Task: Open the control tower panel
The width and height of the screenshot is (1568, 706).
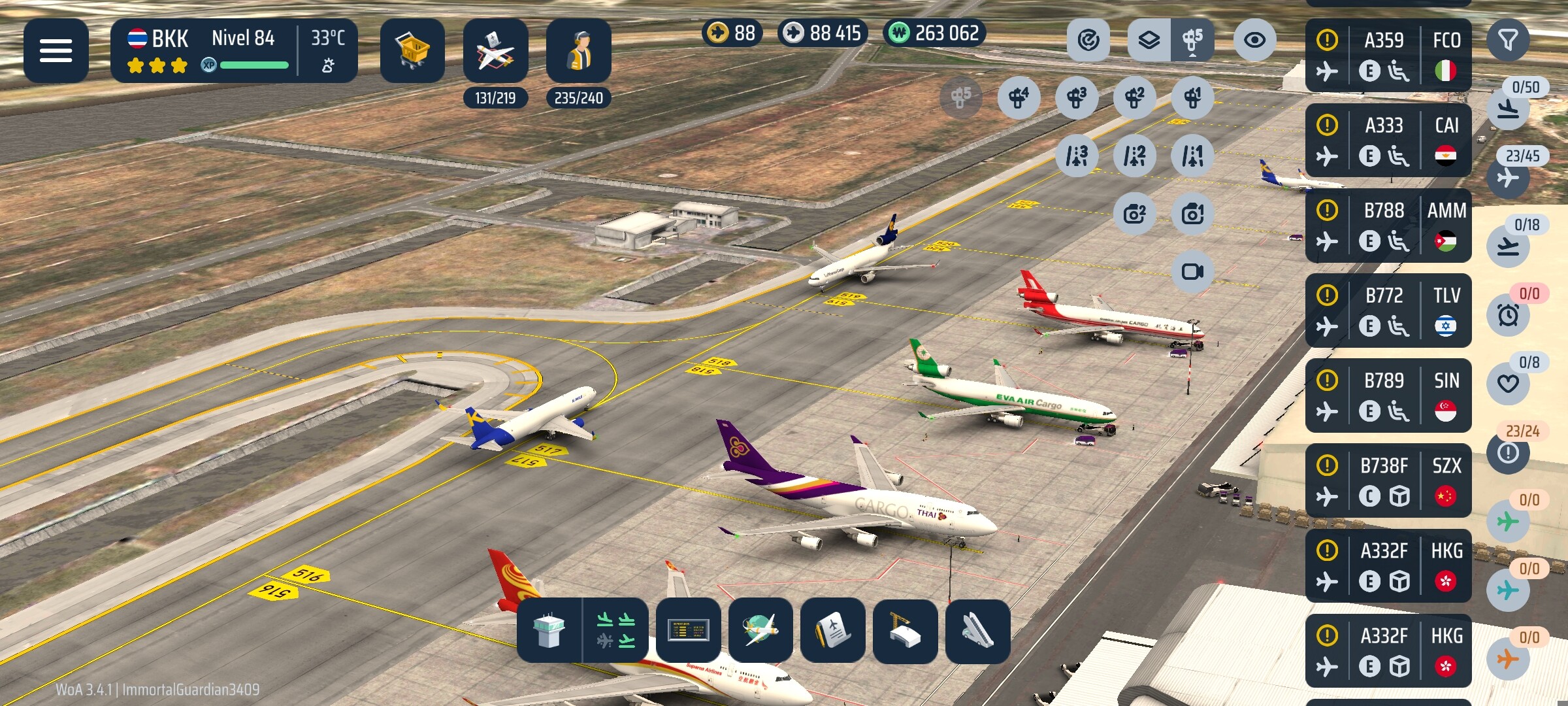Action: 549,630
